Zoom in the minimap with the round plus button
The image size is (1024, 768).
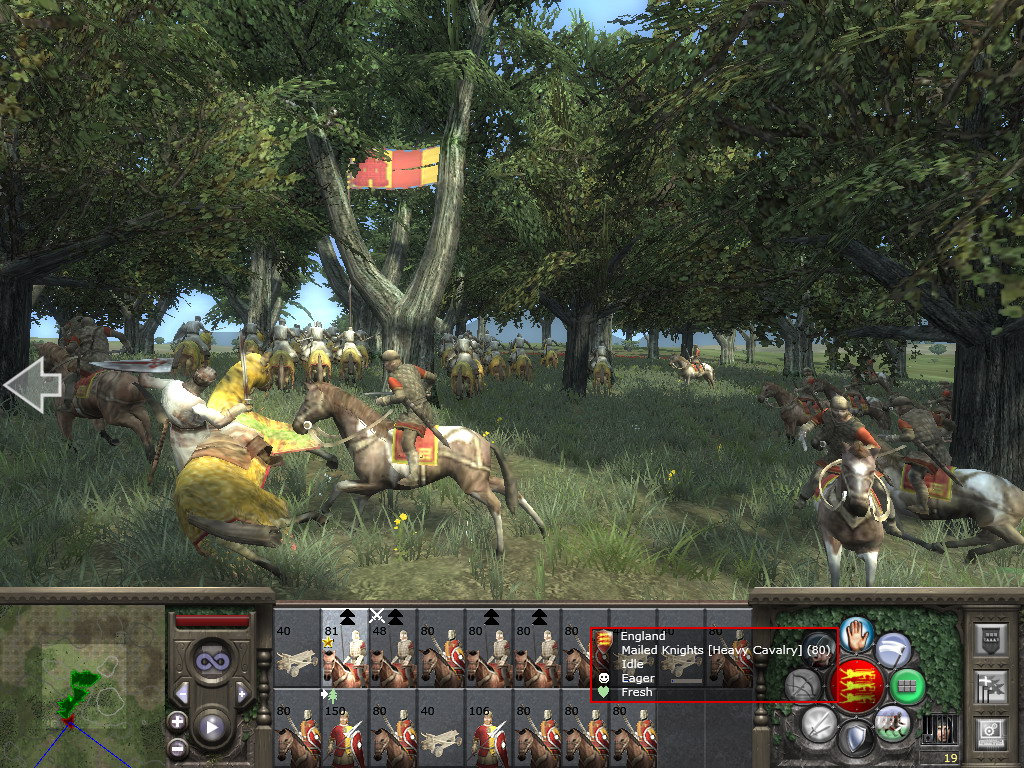(177, 721)
